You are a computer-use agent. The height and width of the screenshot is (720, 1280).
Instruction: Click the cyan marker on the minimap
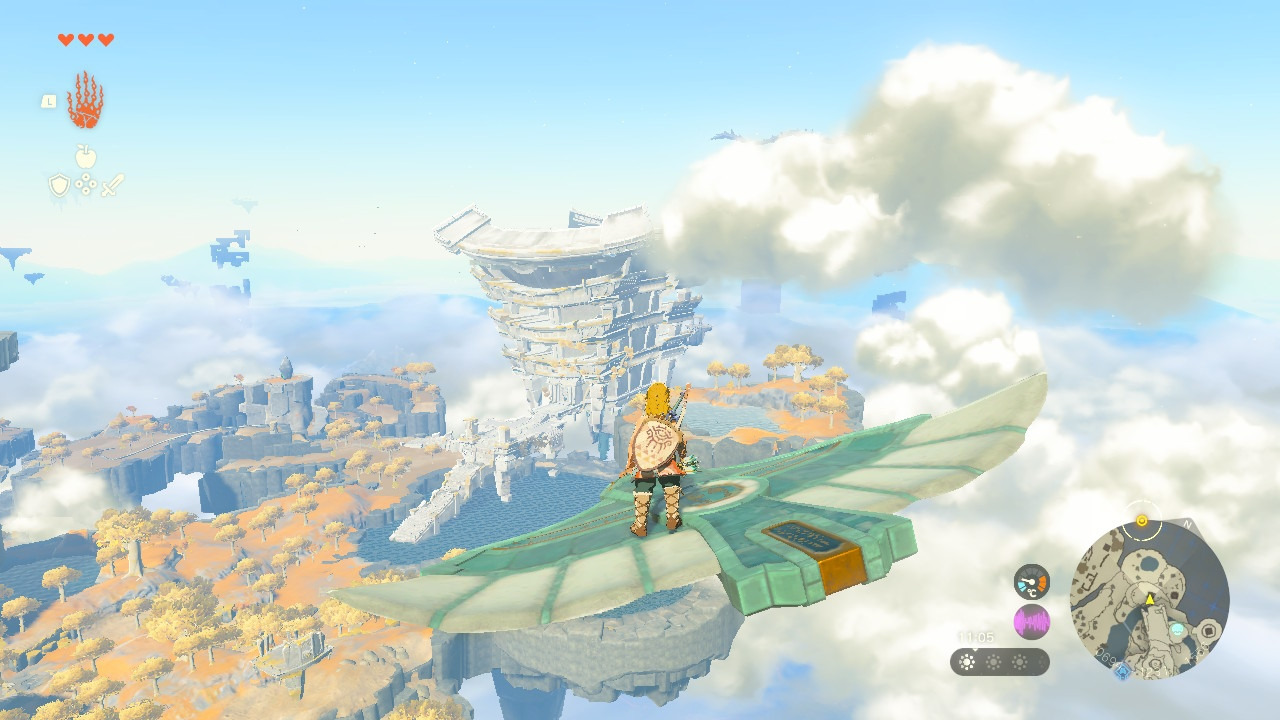click(1179, 630)
